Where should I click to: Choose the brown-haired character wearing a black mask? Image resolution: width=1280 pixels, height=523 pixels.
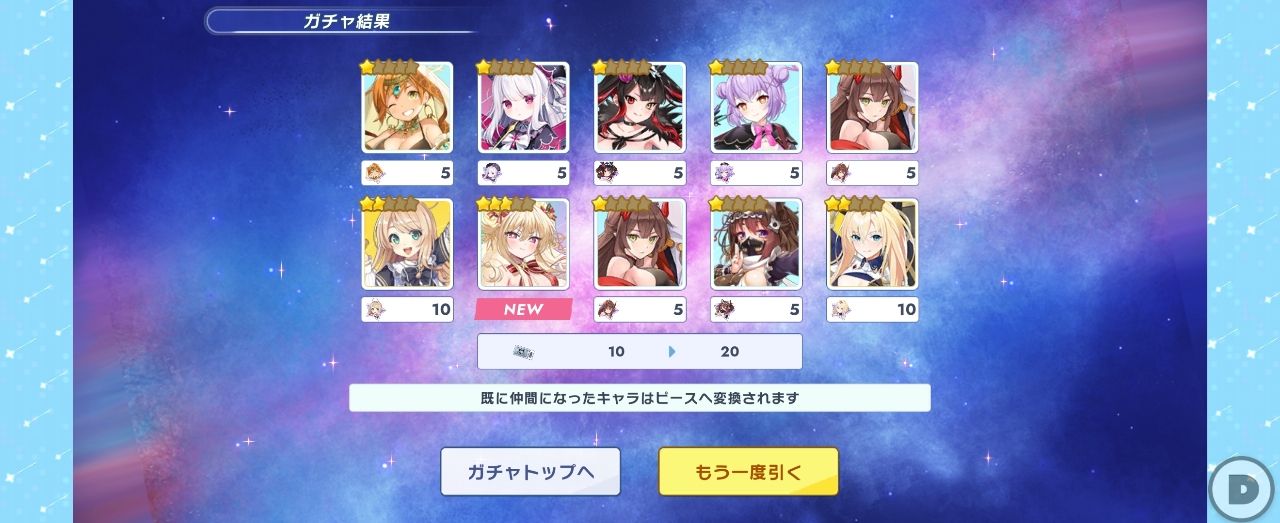point(757,244)
